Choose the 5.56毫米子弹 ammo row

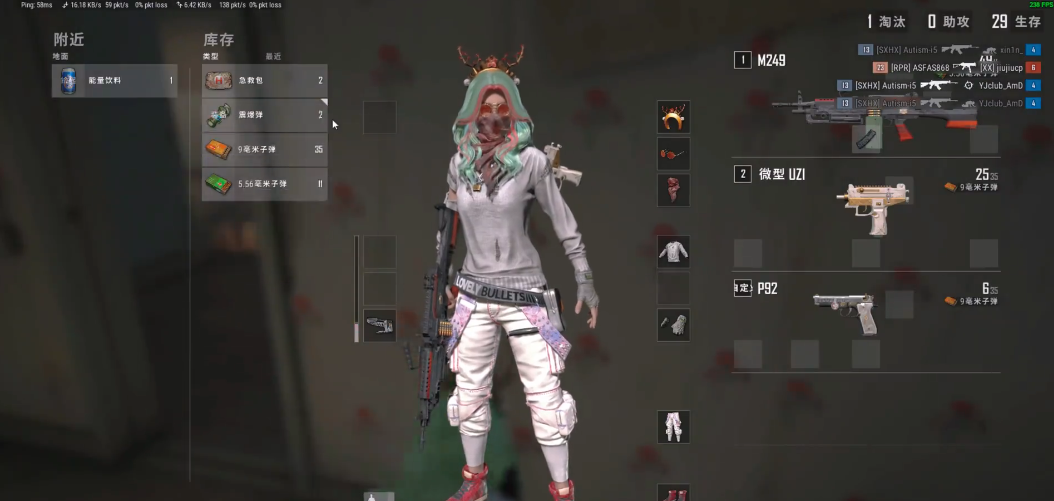point(264,184)
